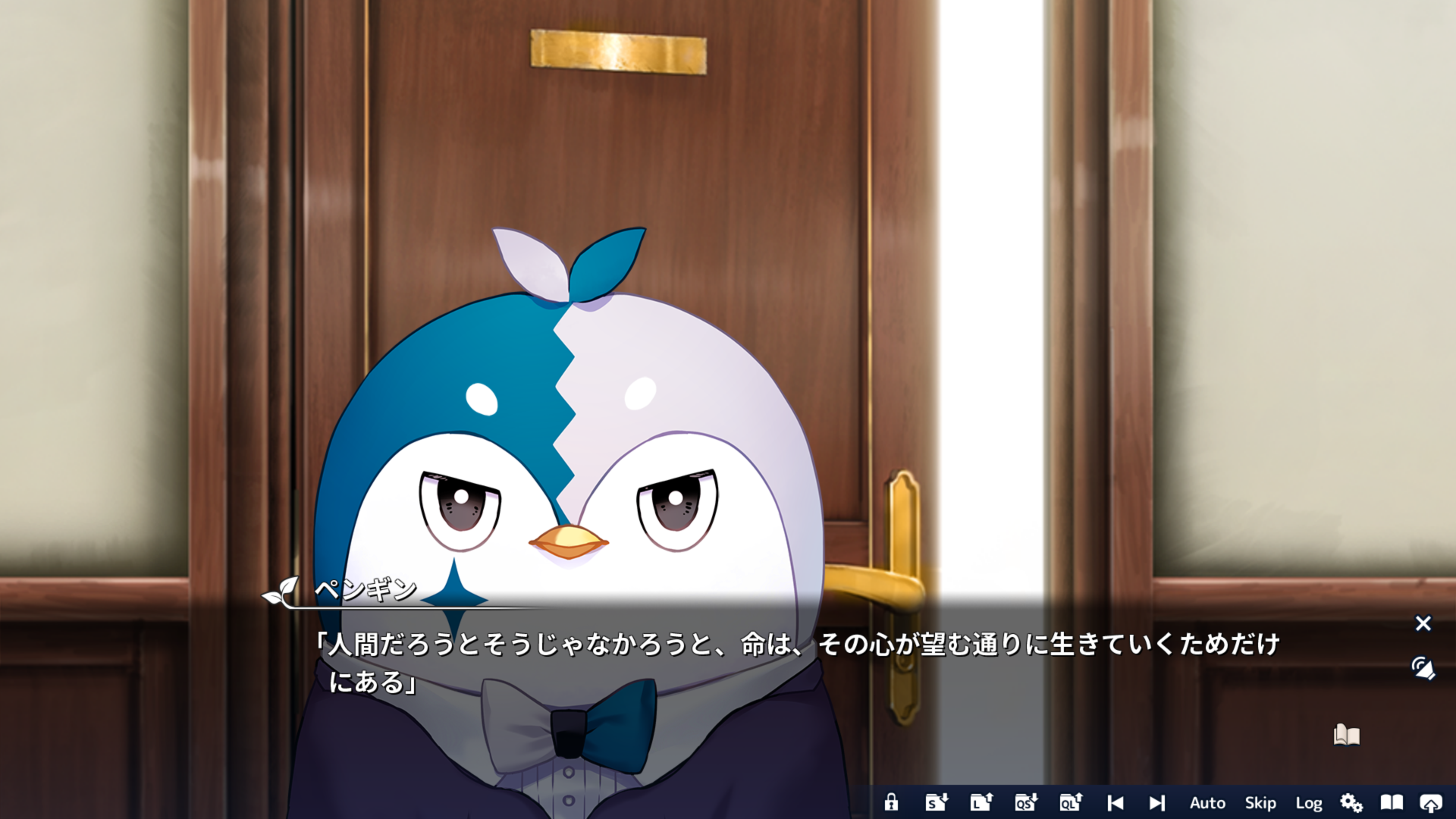The image size is (1456, 819).
Task: Hide the dialogue window with the X
Action: point(1424,623)
